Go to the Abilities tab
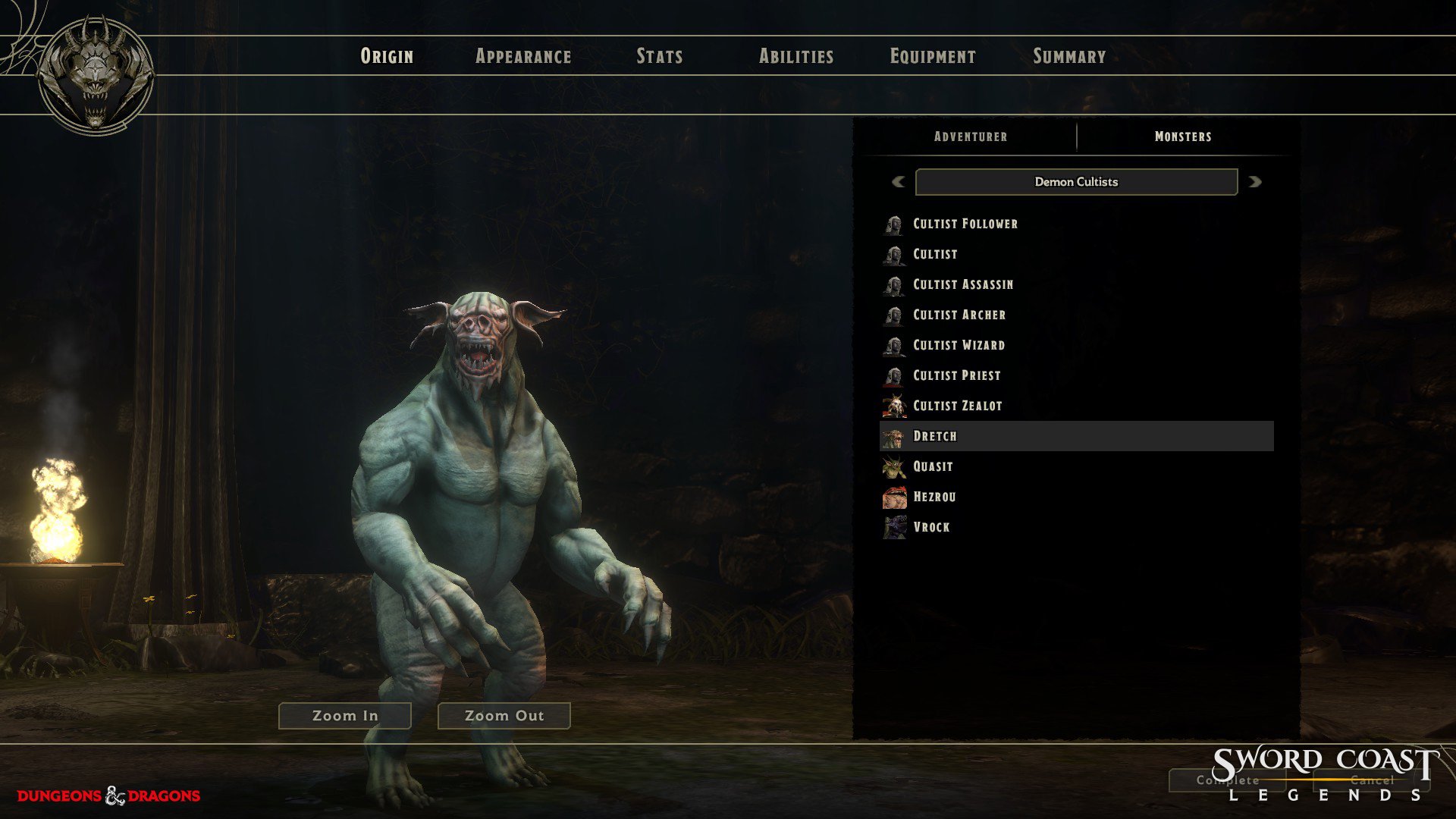 coord(796,56)
